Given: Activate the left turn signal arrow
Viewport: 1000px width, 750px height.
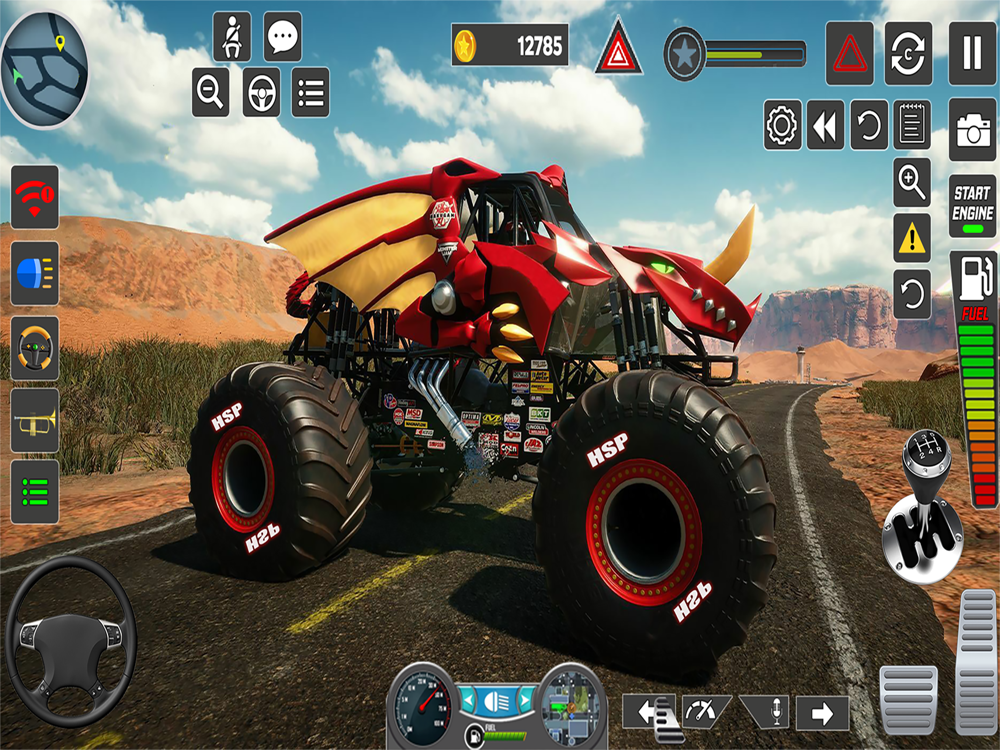Looking at the screenshot, I should (x=649, y=712).
